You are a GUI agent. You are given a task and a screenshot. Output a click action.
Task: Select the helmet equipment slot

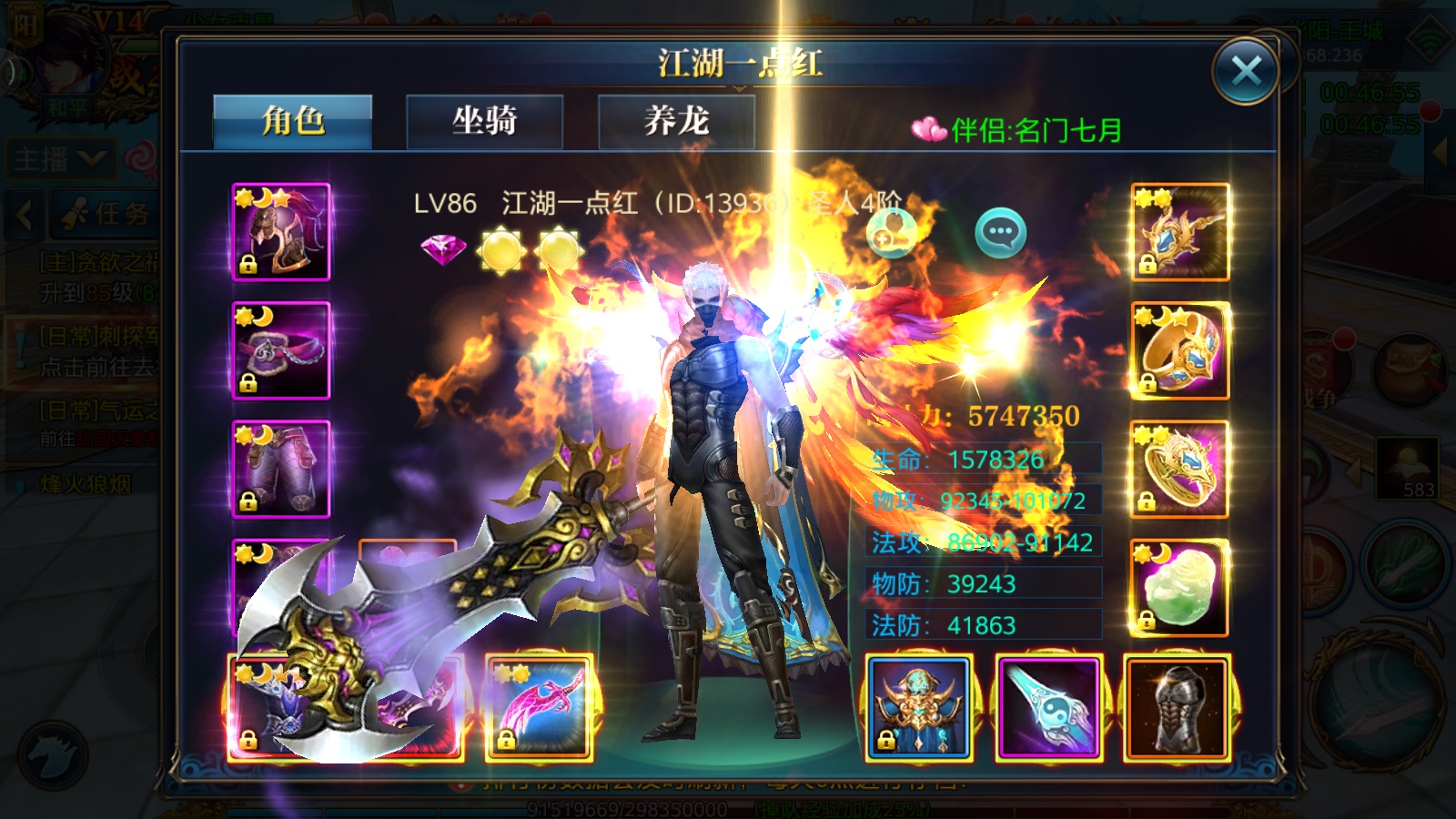pos(281,231)
